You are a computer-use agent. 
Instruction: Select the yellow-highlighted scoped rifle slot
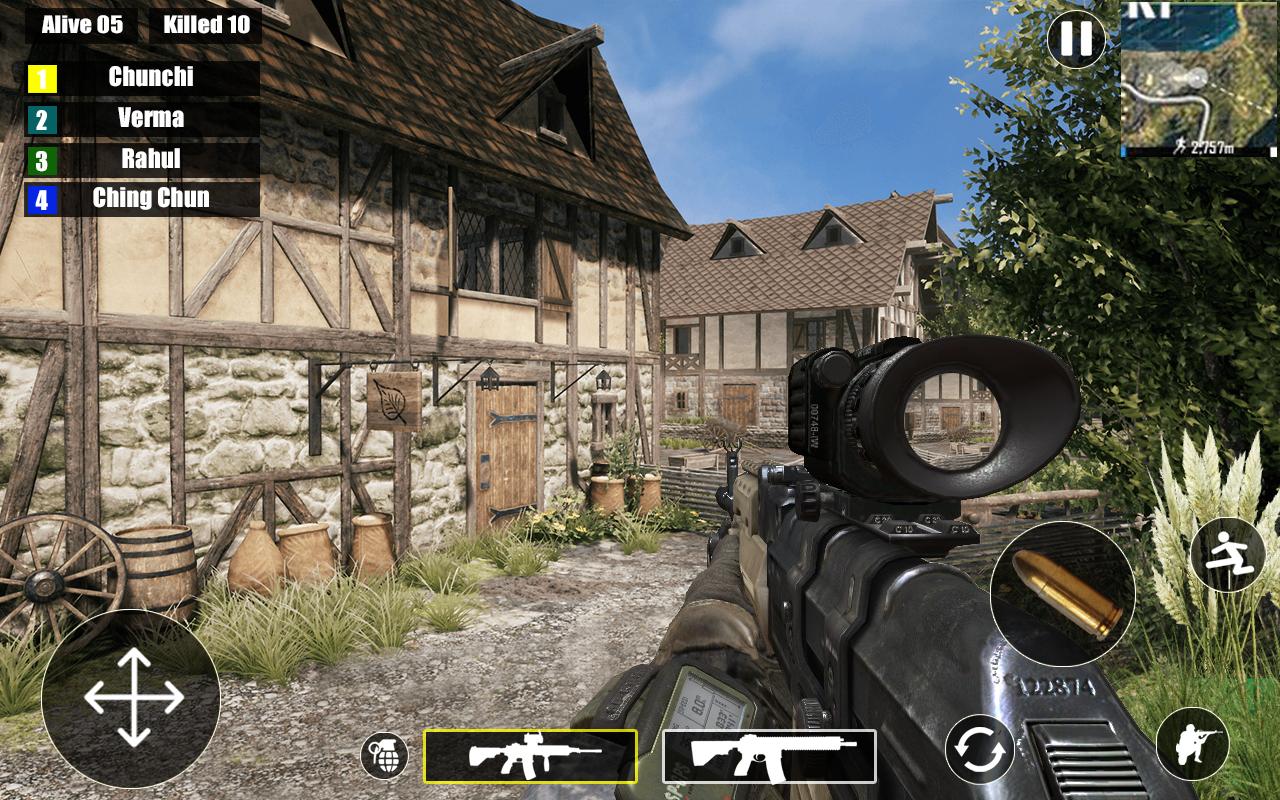[x=530, y=756]
